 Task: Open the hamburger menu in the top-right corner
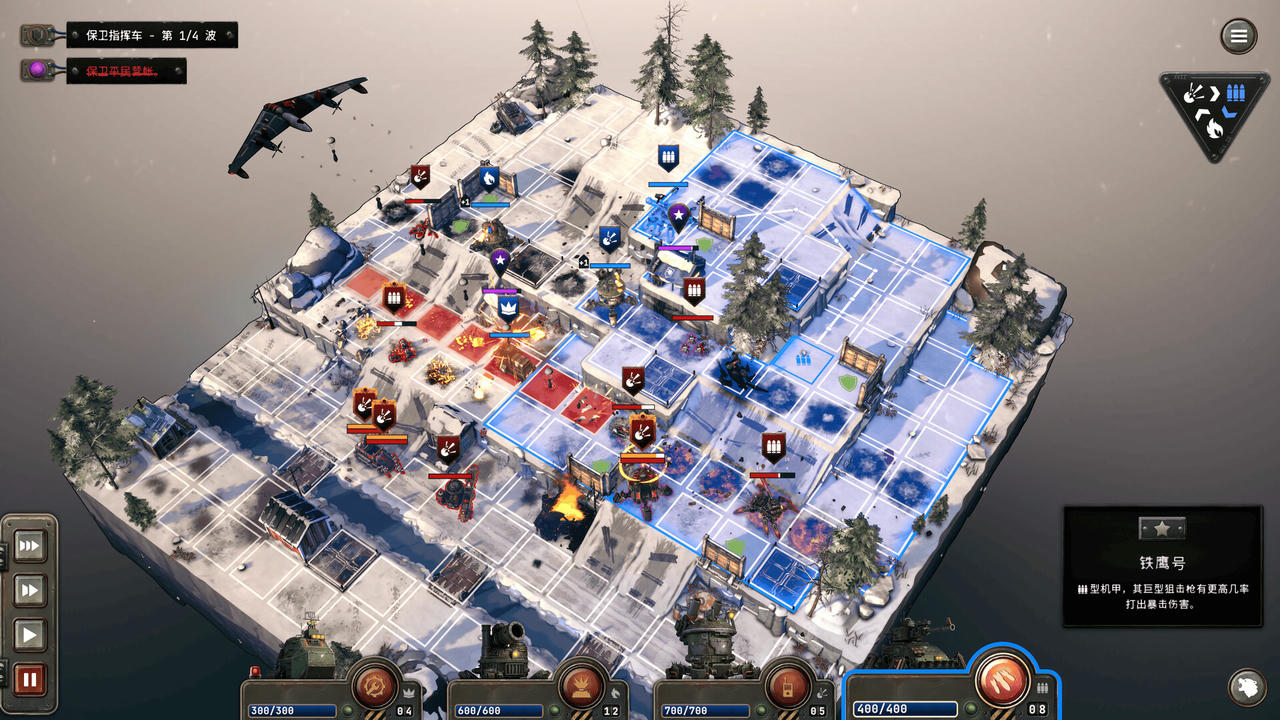click(x=1238, y=36)
